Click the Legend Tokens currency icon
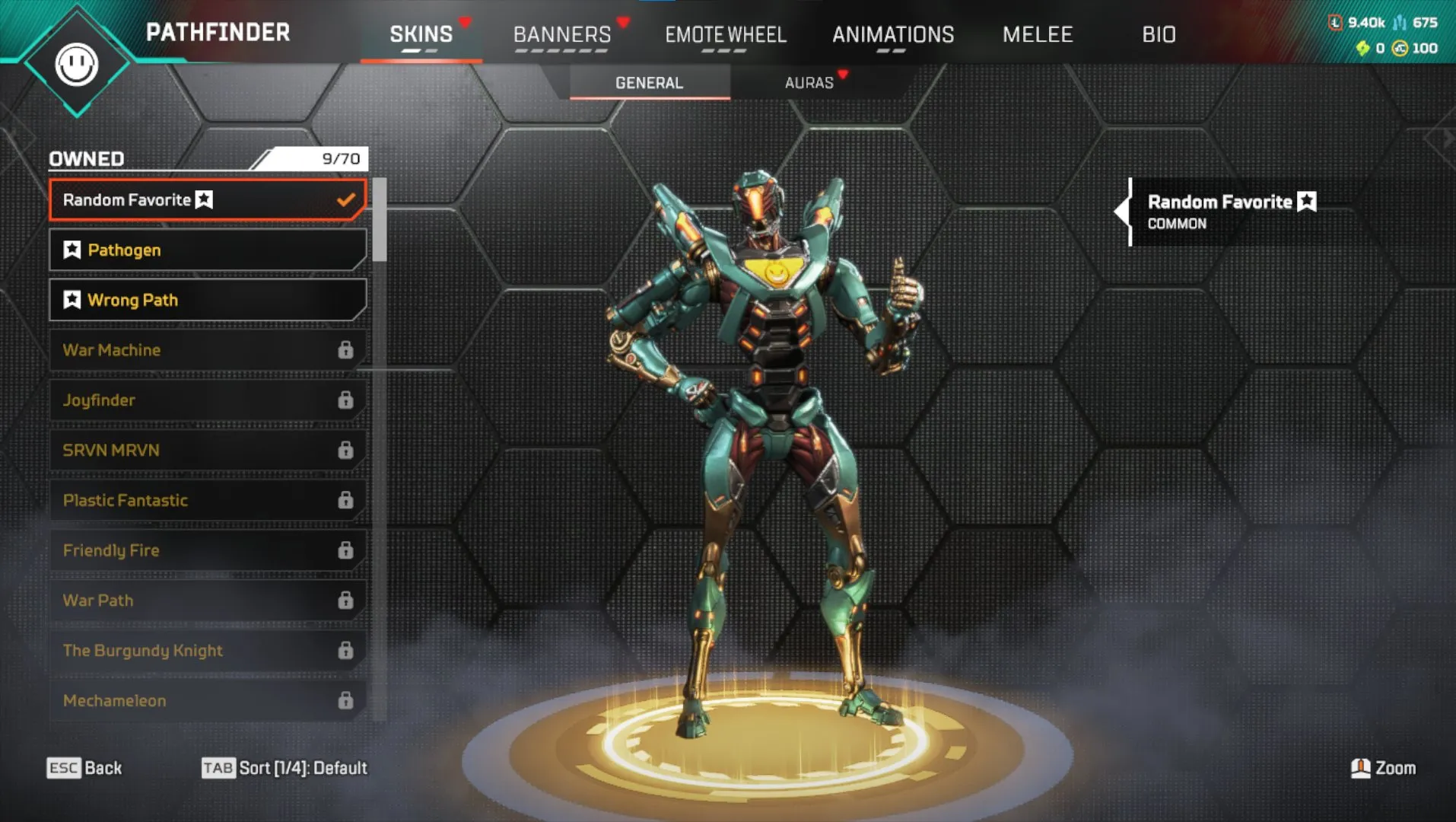Viewport: 1456px width, 822px height. click(1336, 23)
